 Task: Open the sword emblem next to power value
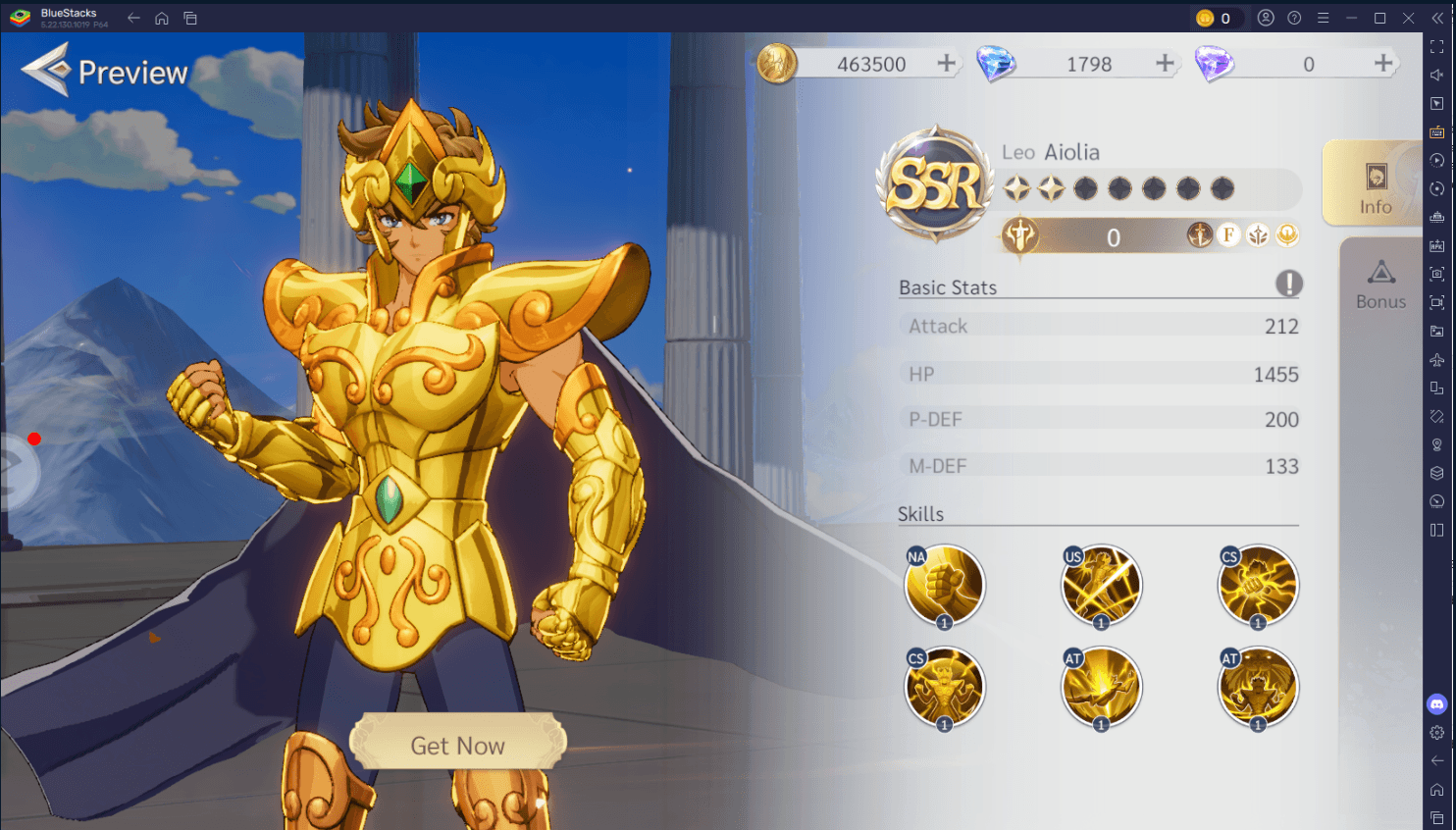1018,236
